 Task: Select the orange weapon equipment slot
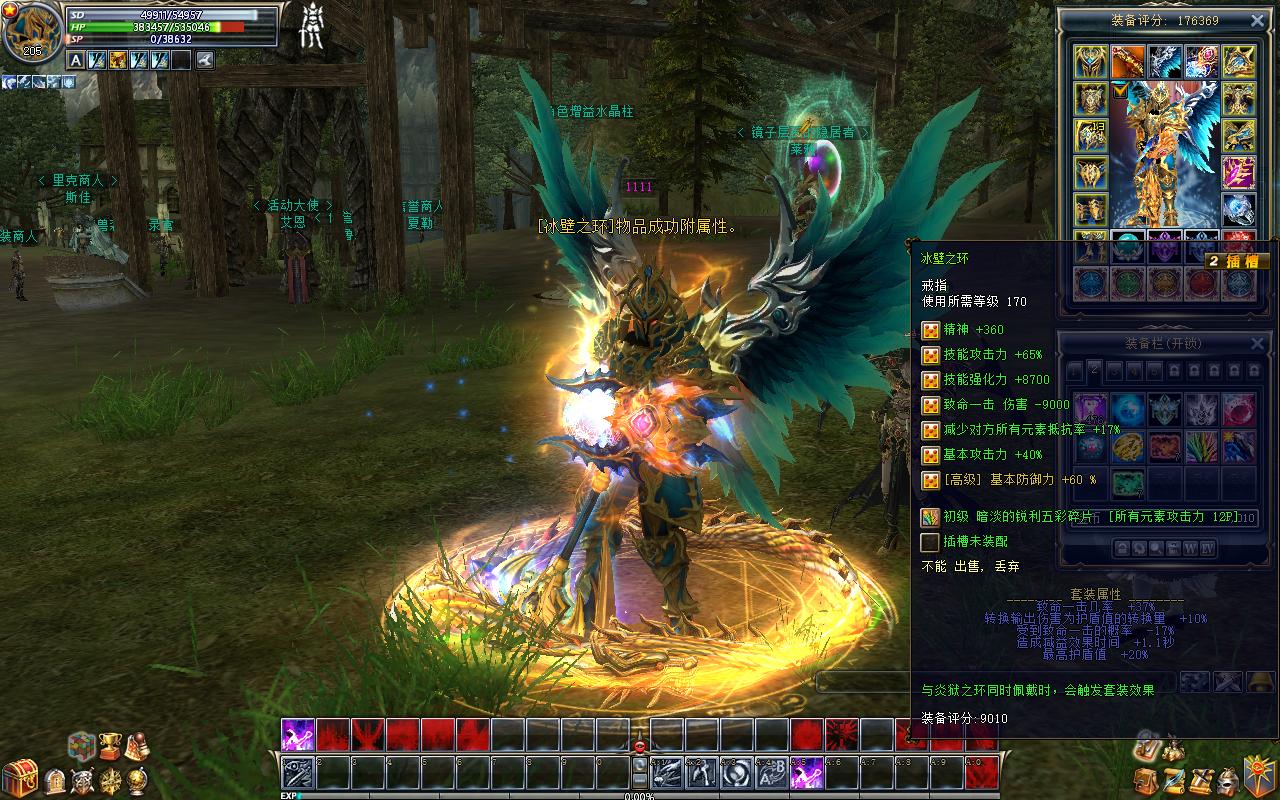pos(1127,62)
